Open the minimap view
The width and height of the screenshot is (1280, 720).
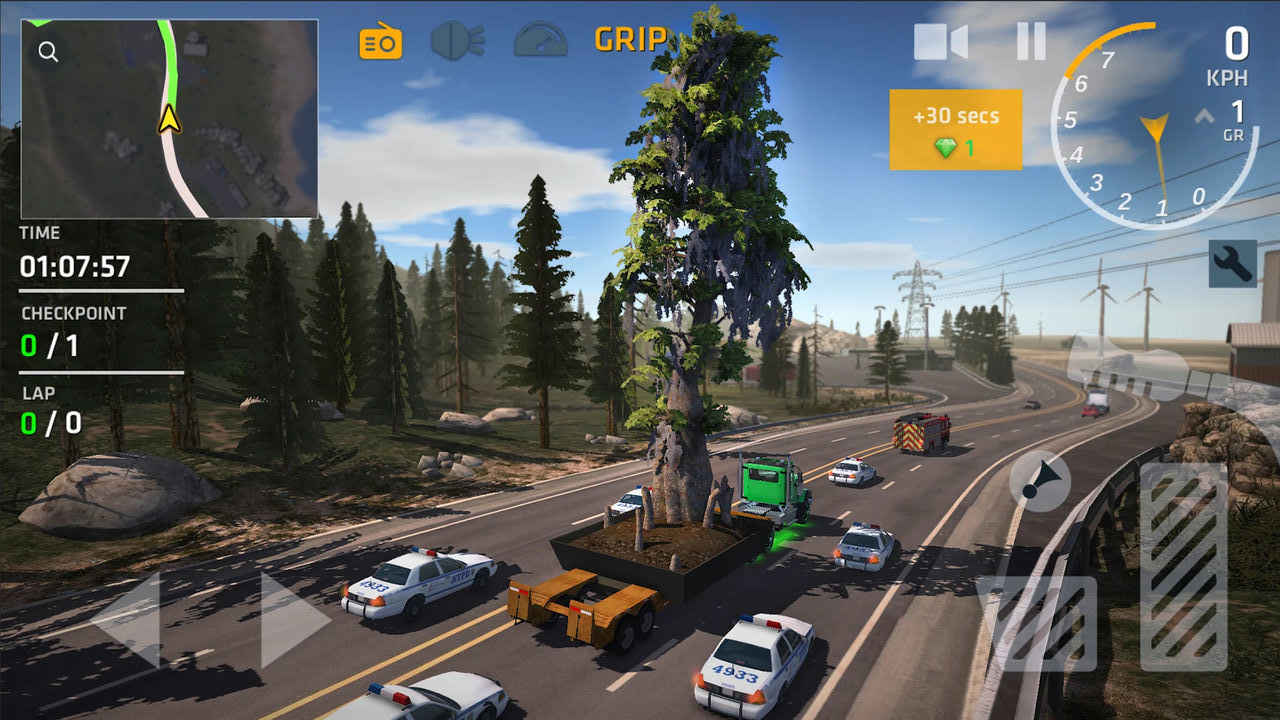point(170,118)
